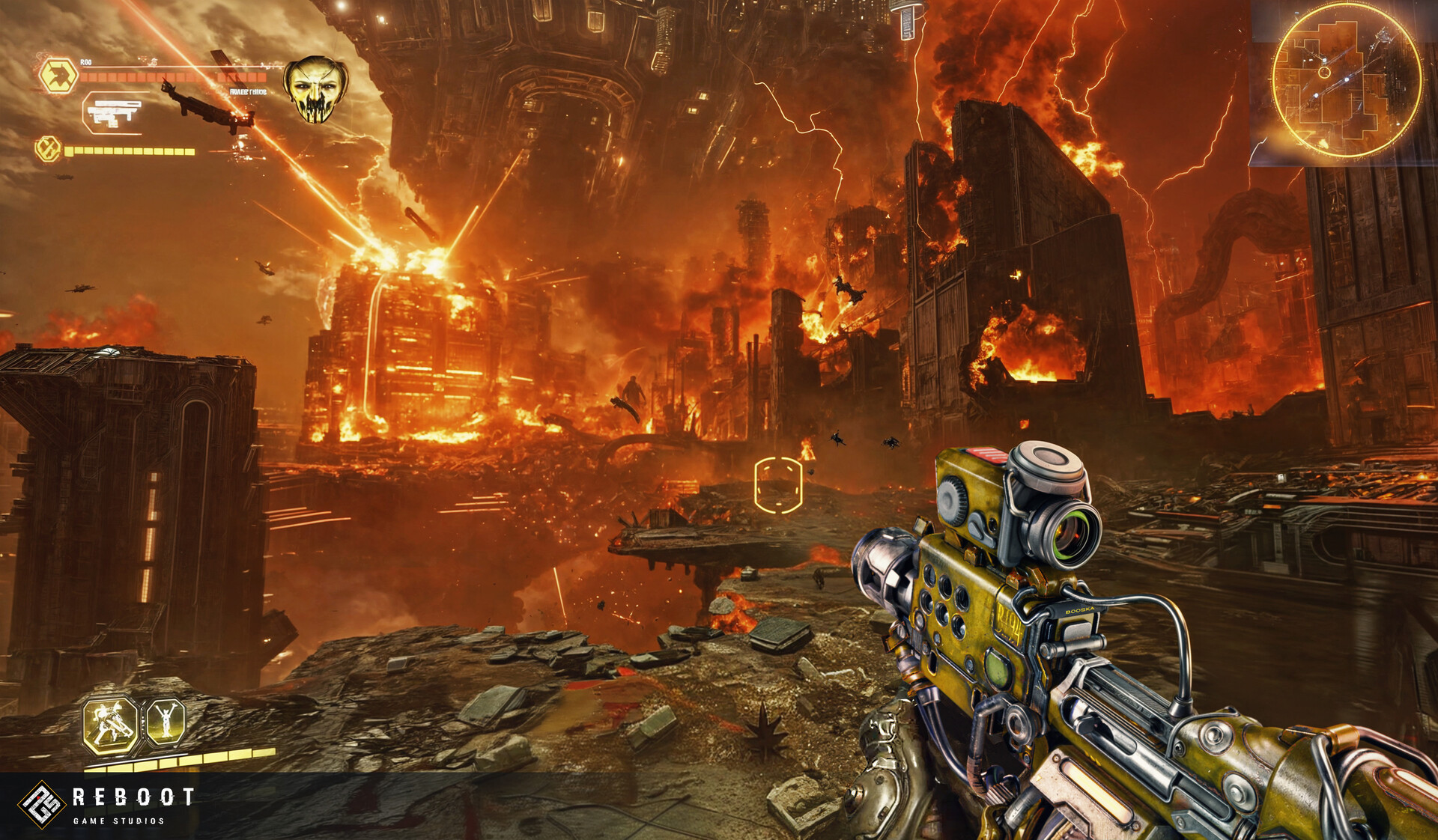Activate the crouching gunner ability
Screen dimensions: 1438x840
pos(111,725)
